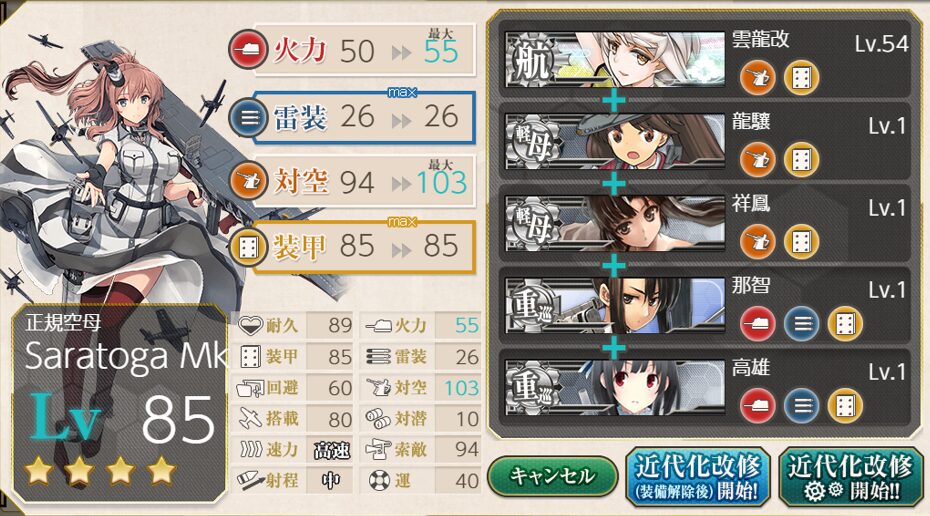The width and height of the screenshot is (930, 516).
Task: Choose the 龍驤 material ship row
Action: point(705,141)
